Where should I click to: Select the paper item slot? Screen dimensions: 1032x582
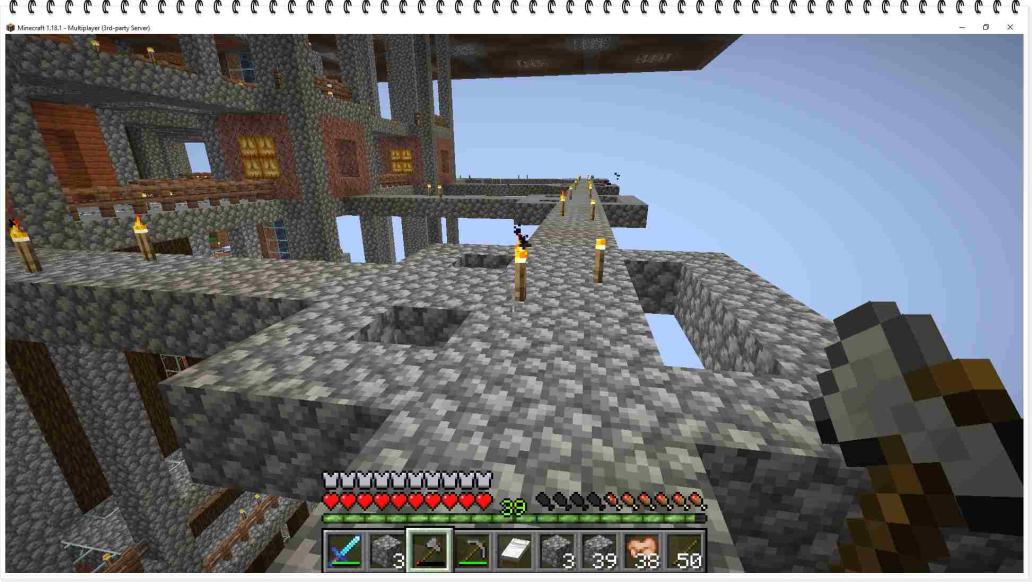[x=515, y=551]
